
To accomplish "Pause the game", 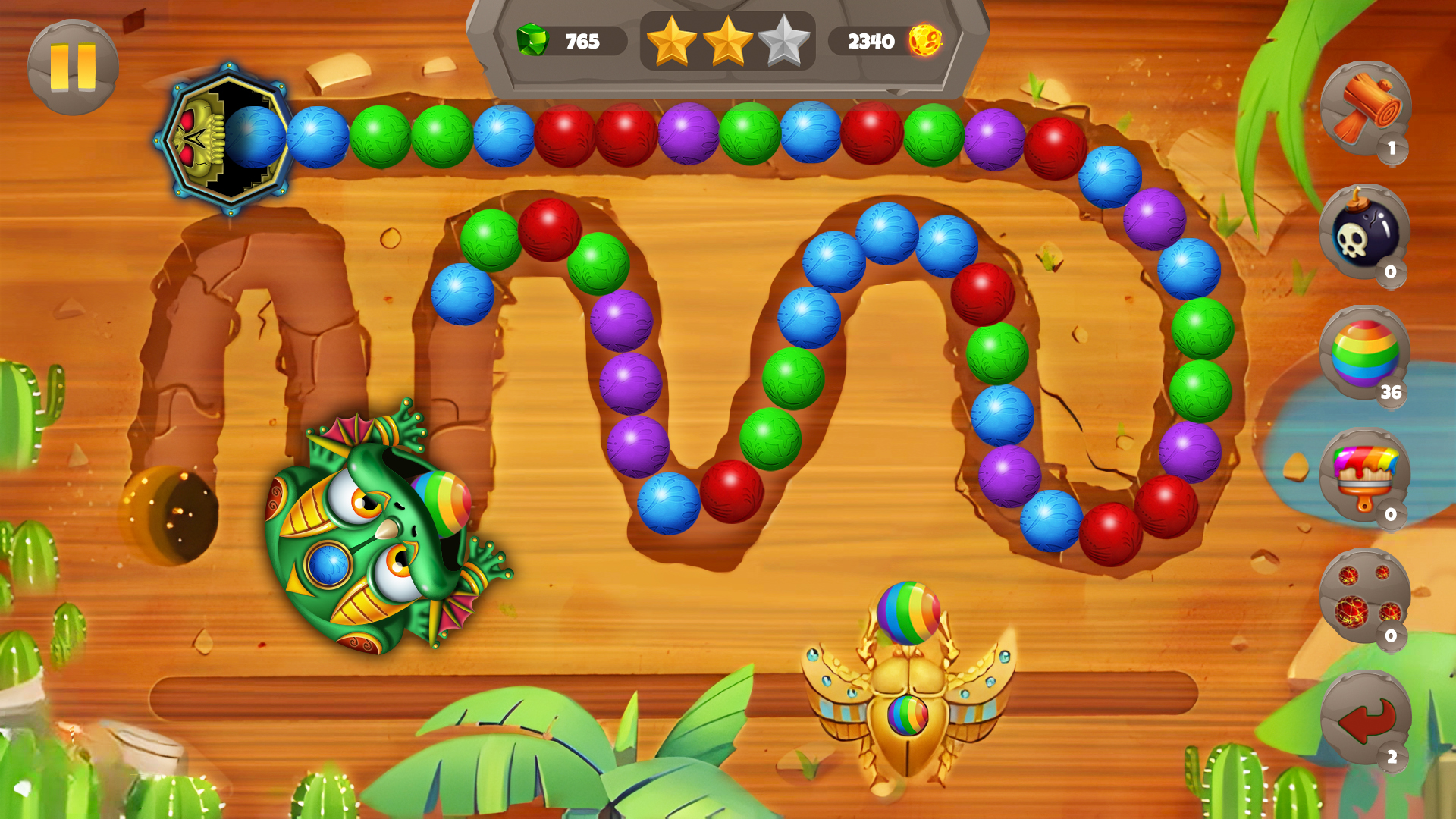I will [x=72, y=68].
